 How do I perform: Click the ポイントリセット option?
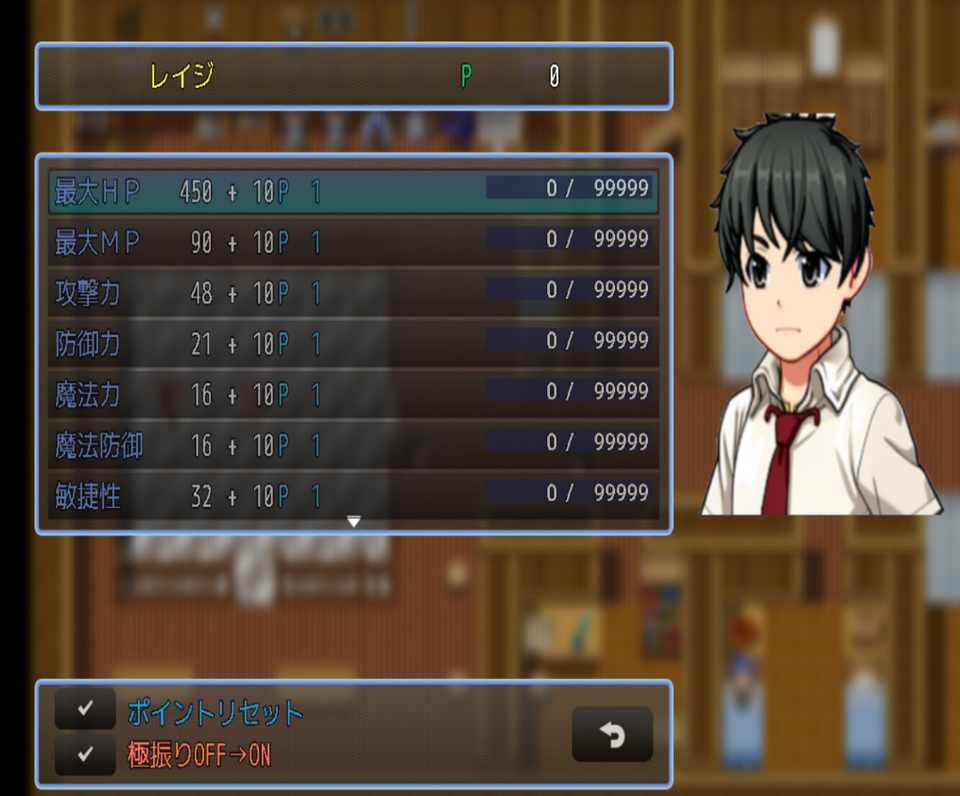214,713
